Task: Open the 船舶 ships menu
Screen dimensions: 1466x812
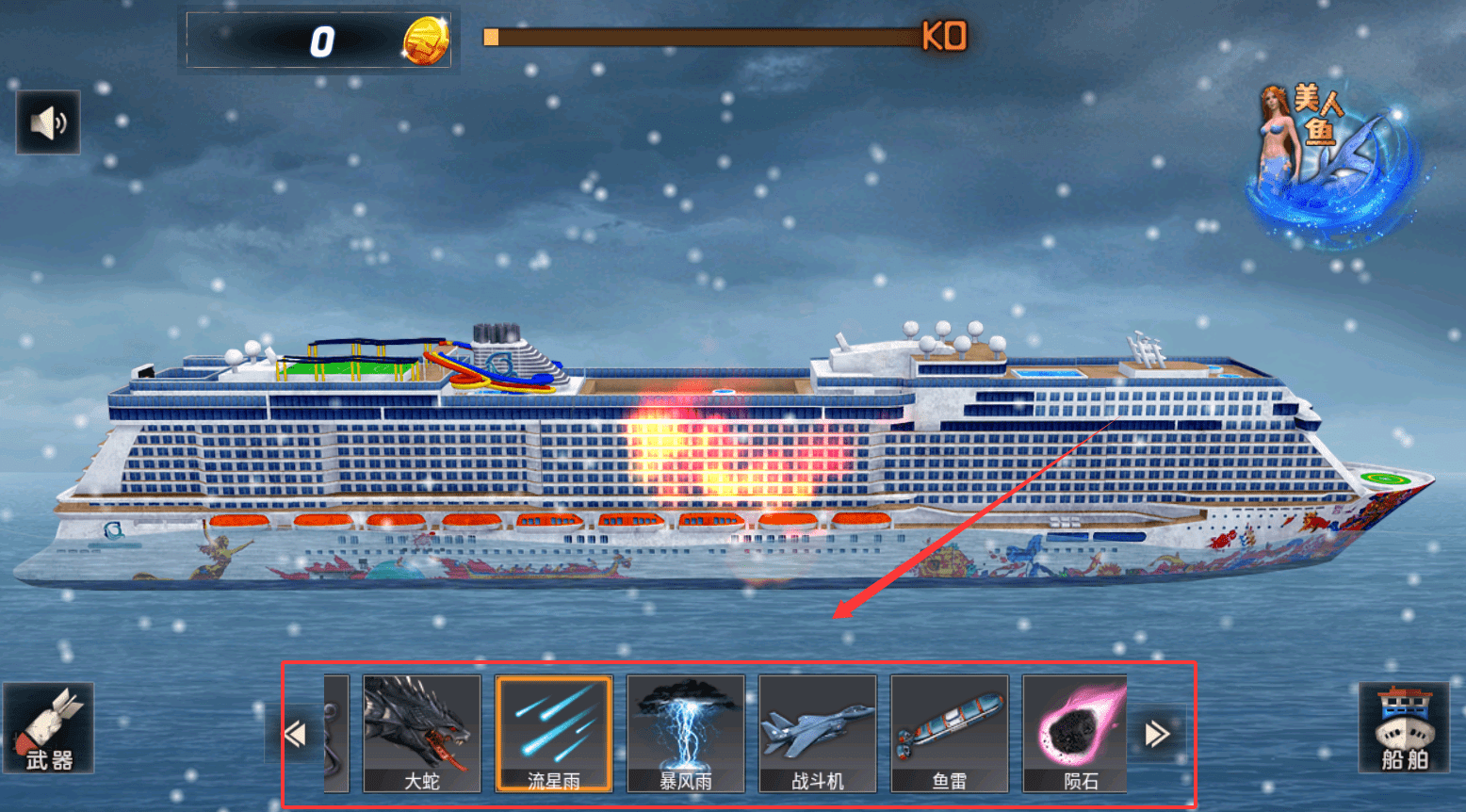Action: [x=1403, y=728]
